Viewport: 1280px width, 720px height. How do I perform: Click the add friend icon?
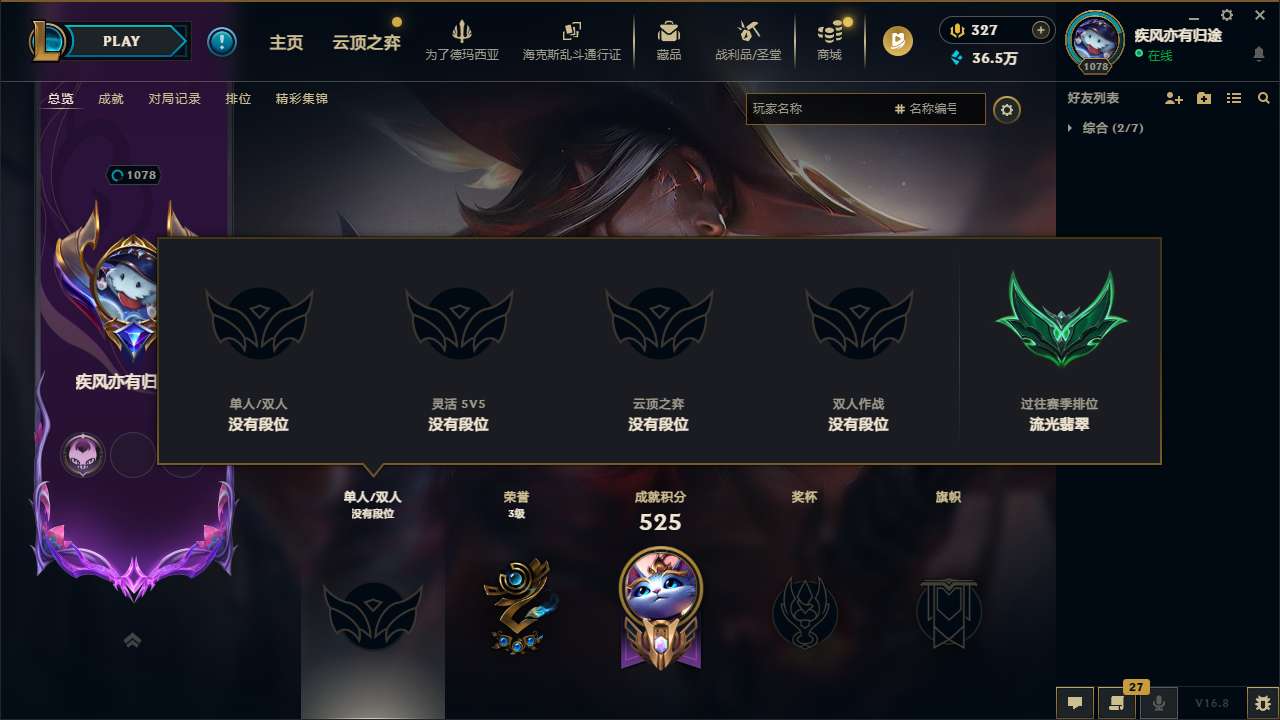1171,98
